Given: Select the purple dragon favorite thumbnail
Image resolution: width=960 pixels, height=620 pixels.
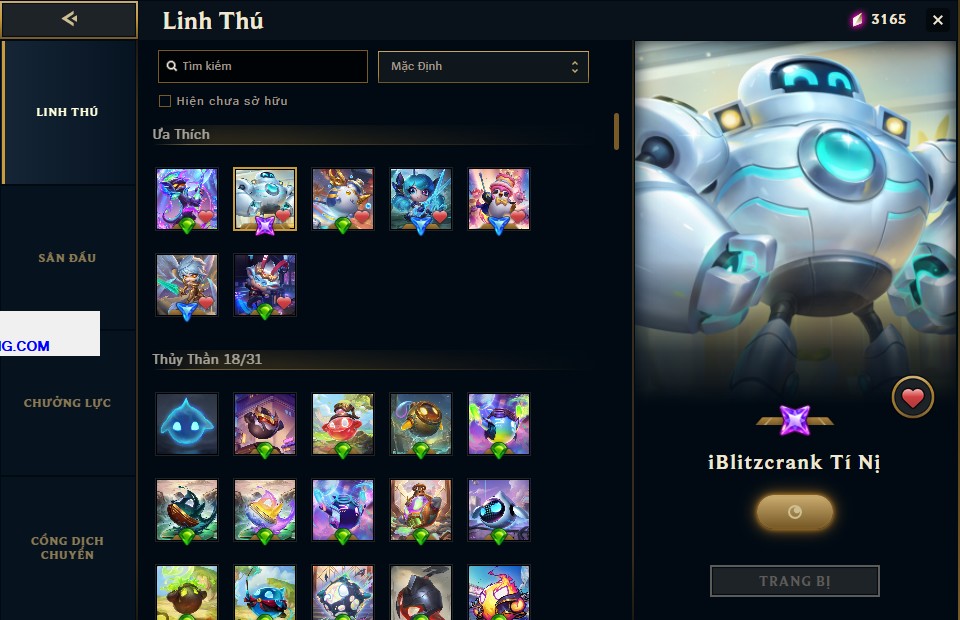Looking at the screenshot, I should (187, 199).
